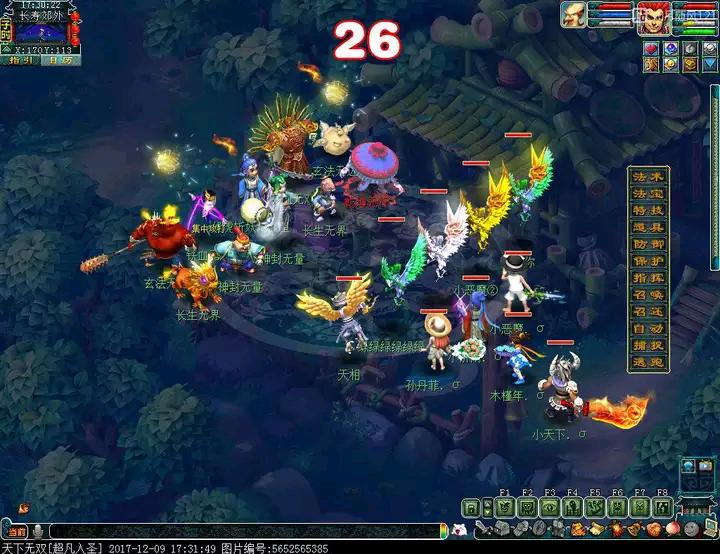
Task: Activate the F1 skill shortcut
Action: (504, 507)
